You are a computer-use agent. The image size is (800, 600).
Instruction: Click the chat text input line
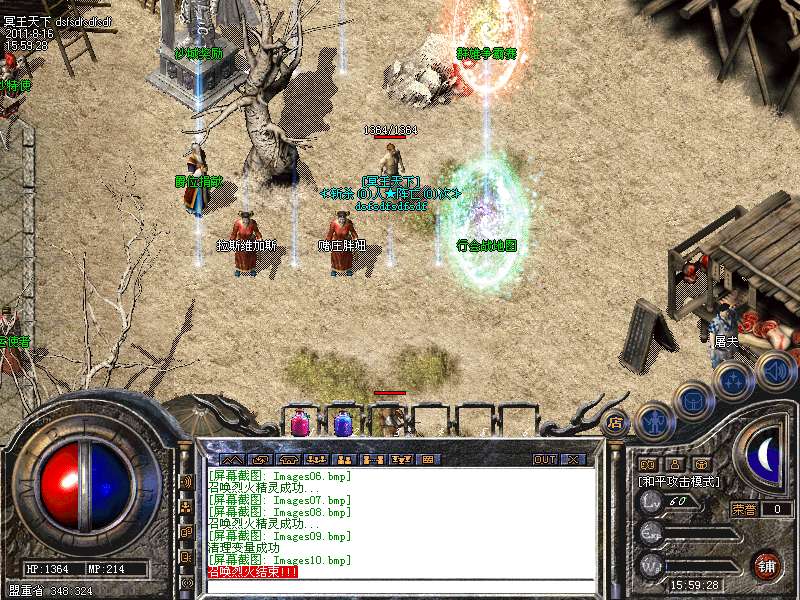(400, 585)
